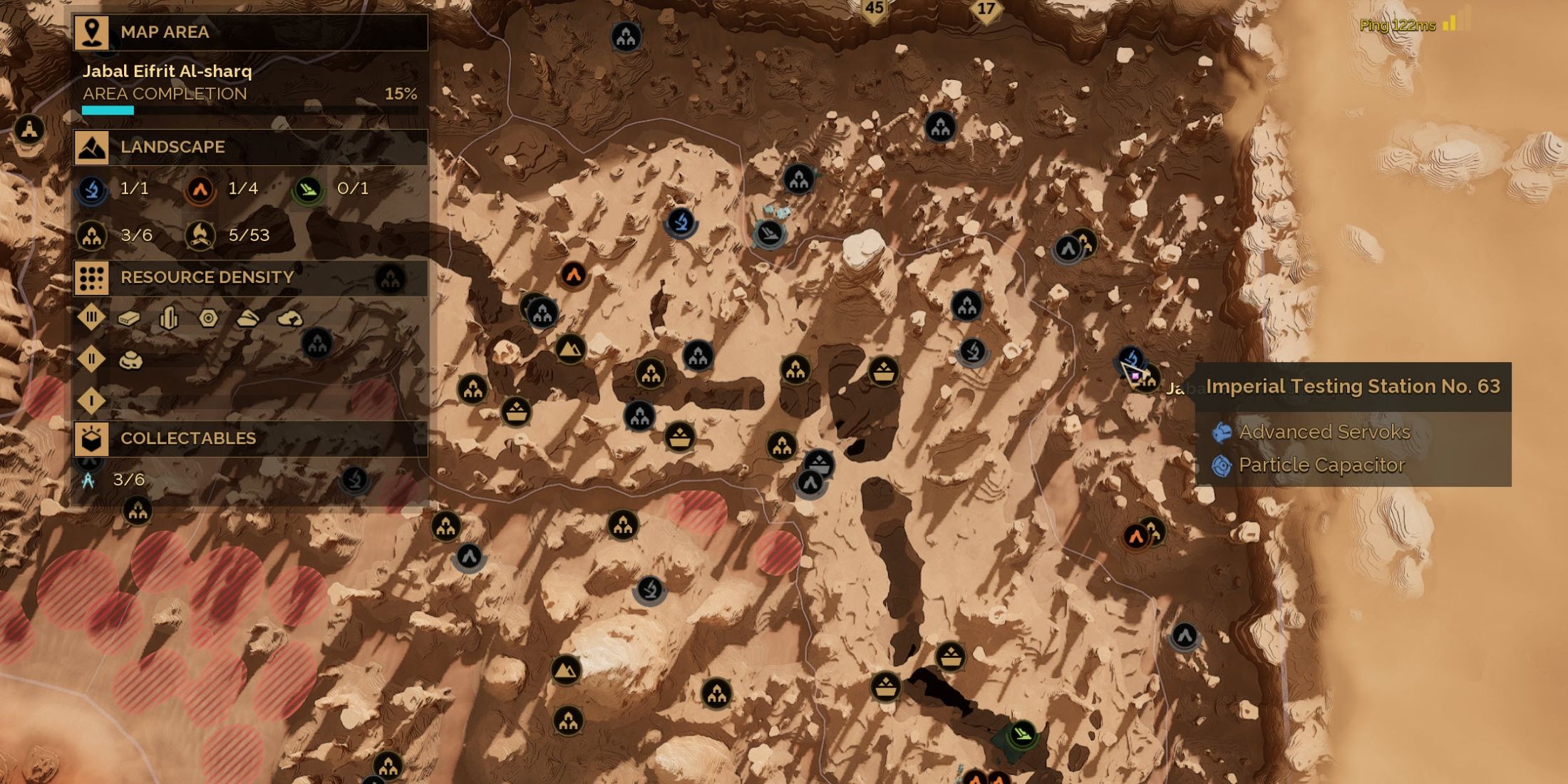Viewport: 1568px width, 784px height.
Task: Select the diamond map marker numbered 45
Action: [x=874, y=9]
